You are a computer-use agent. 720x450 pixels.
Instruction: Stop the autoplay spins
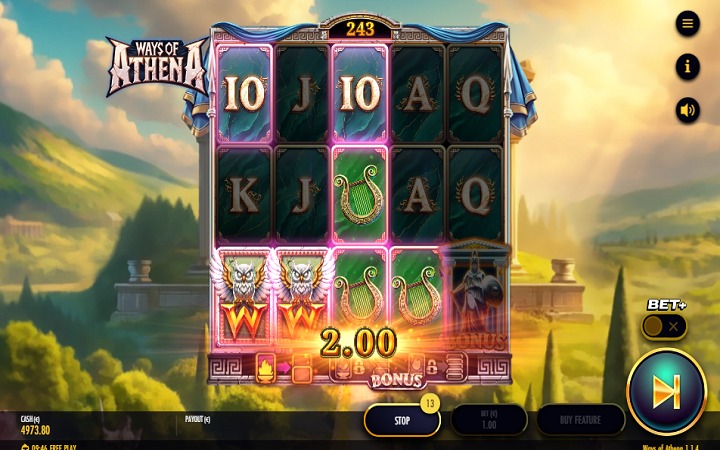tap(401, 420)
